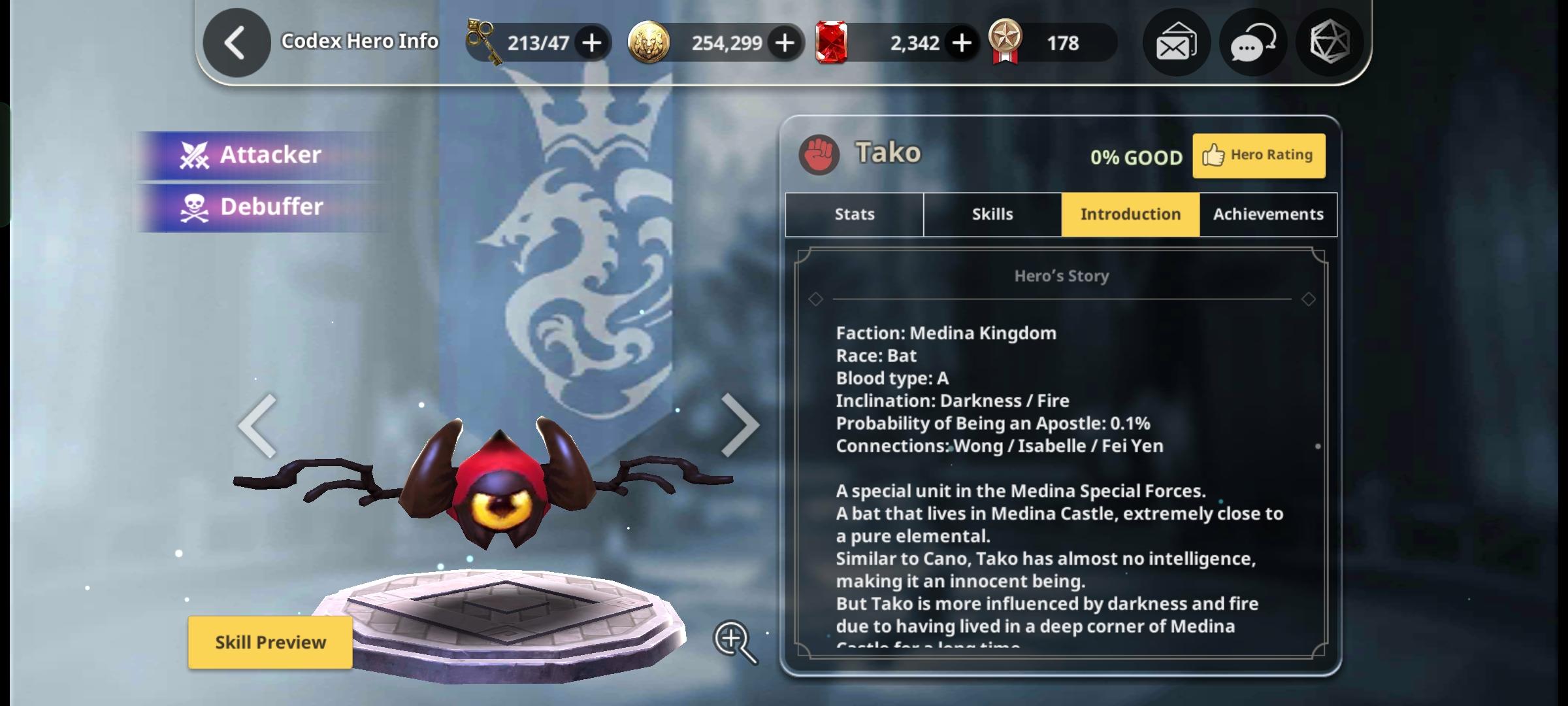Switch to the Stats tab
Viewport: 1568px width, 706px height.
pyautogui.click(x=853, y=214)
